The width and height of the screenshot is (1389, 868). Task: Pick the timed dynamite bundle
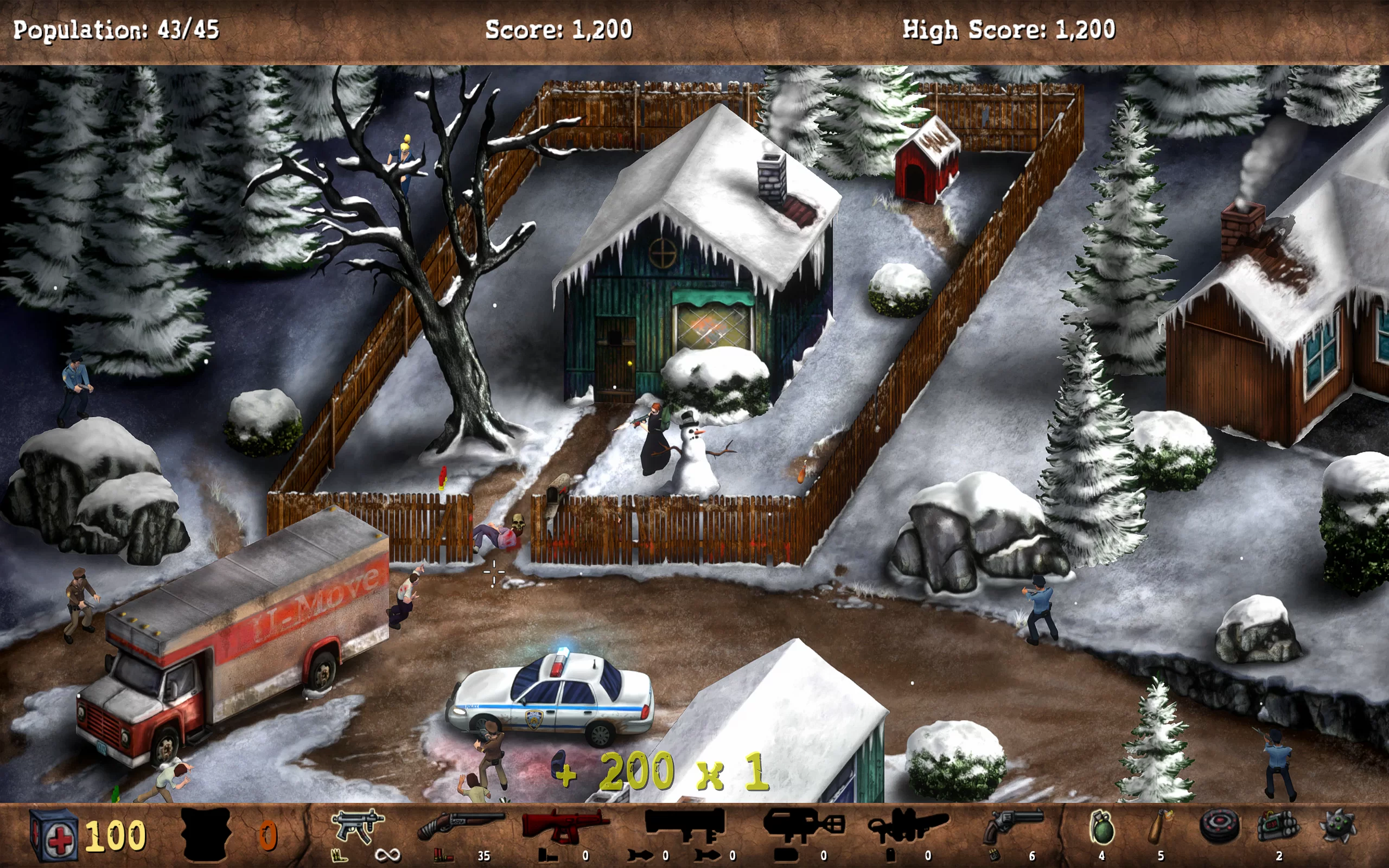(x=1278, y=827)
